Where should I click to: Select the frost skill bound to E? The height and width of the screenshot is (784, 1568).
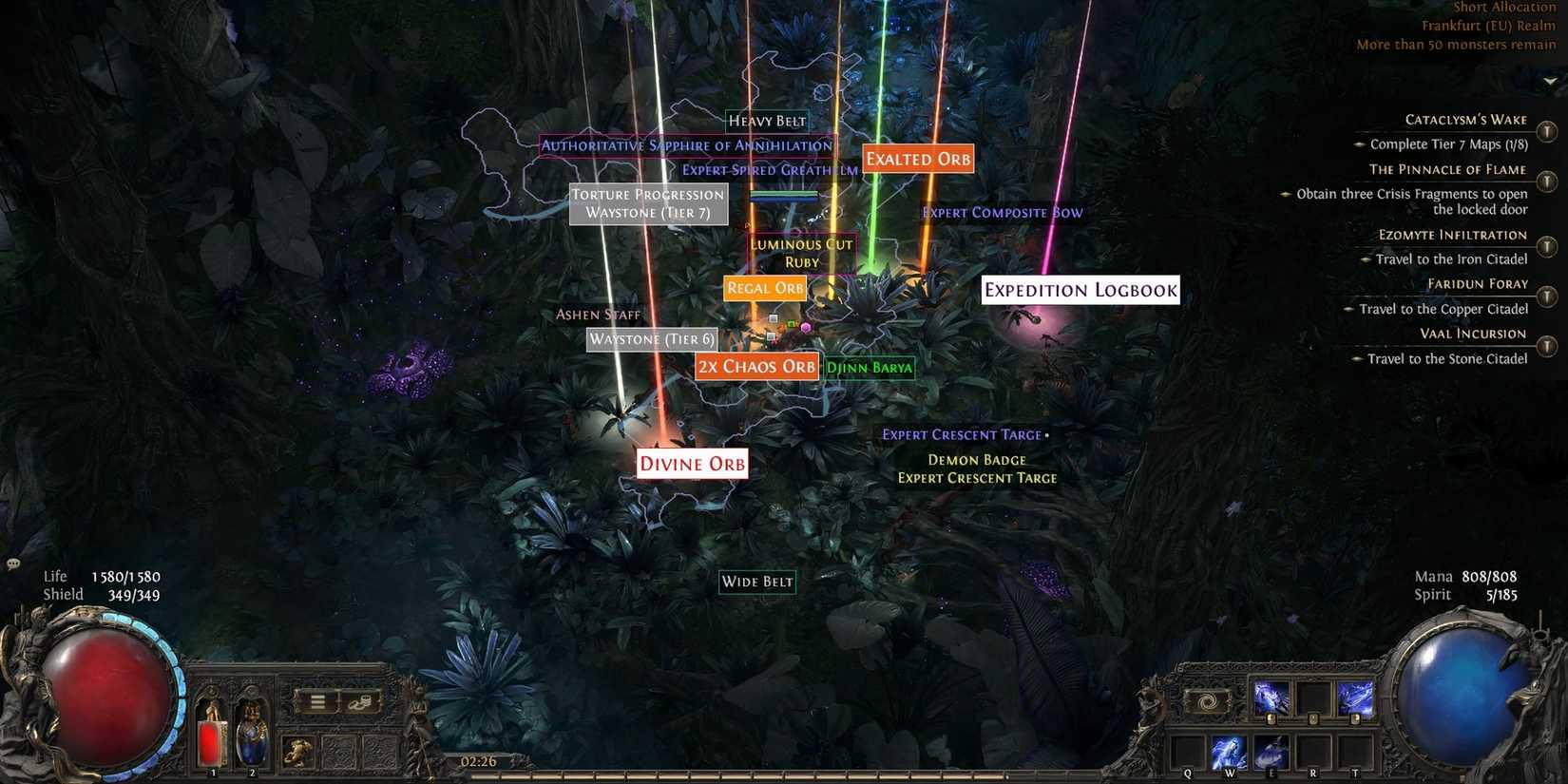click(1270, 752)
